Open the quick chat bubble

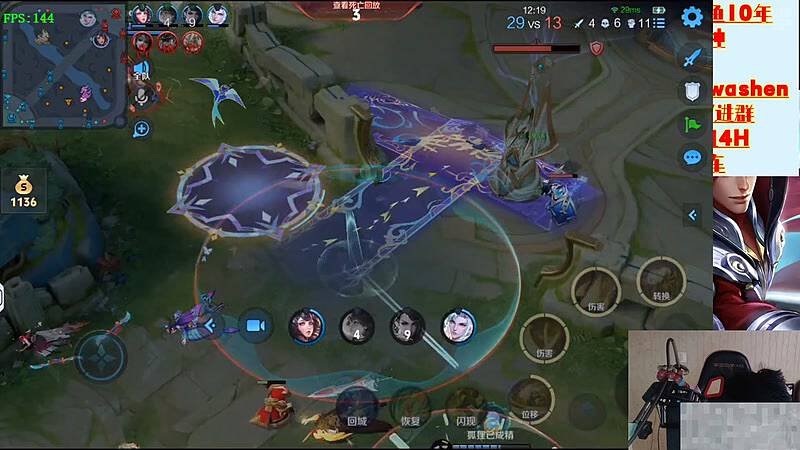tap(692, 158)
